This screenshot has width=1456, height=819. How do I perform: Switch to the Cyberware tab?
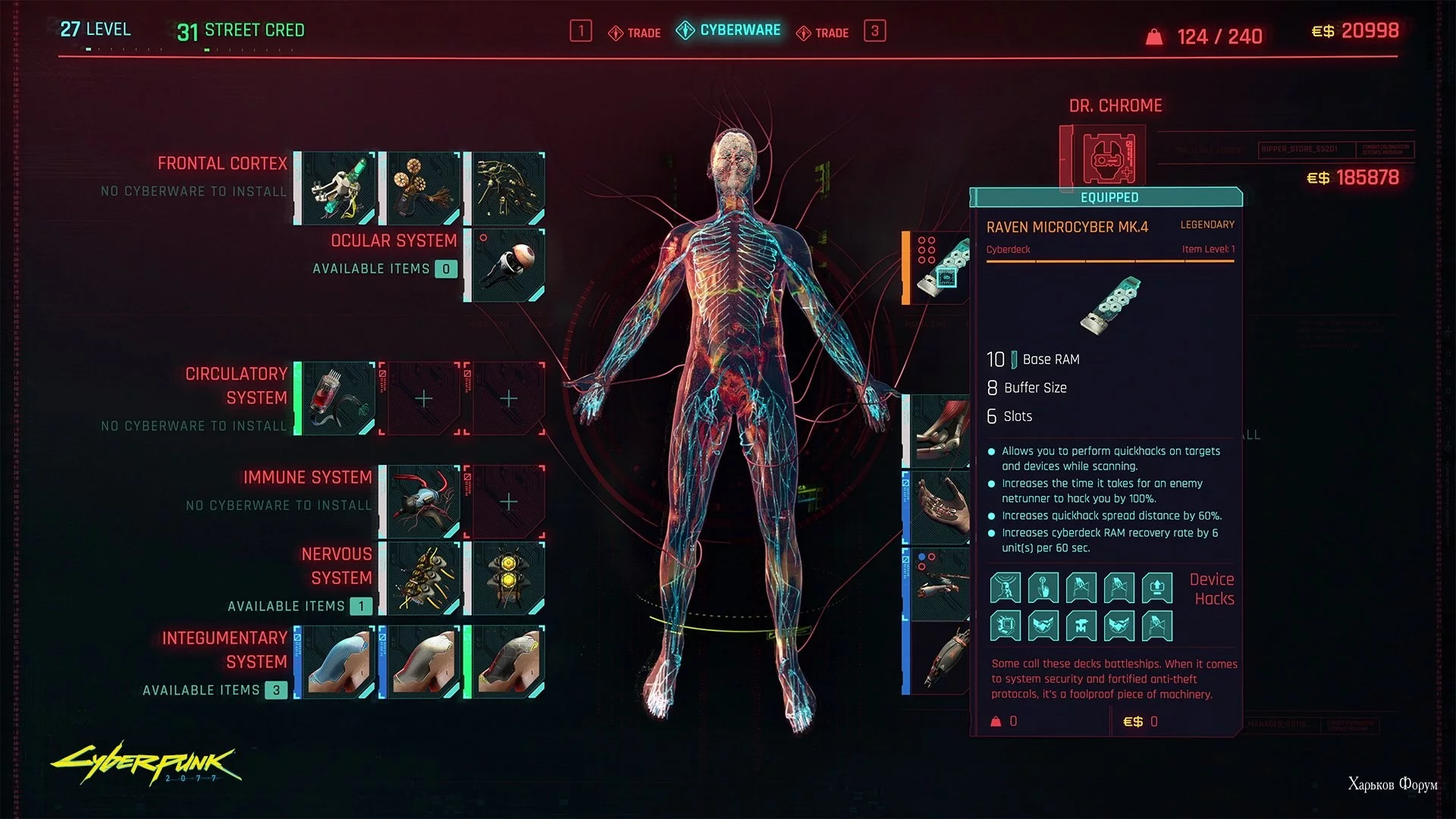(x=730, y=30)
